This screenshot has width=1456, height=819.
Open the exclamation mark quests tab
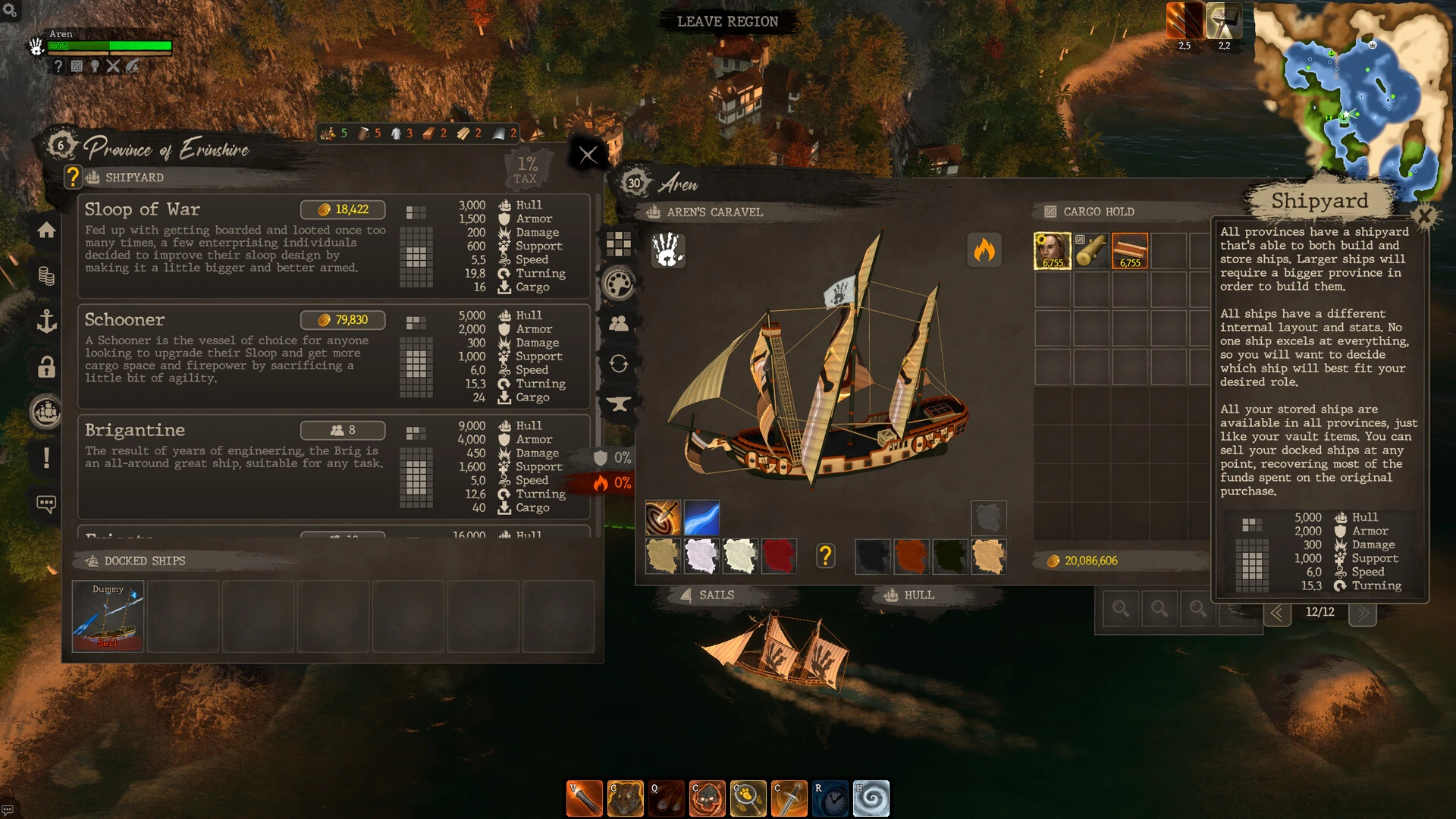(46, 457)
